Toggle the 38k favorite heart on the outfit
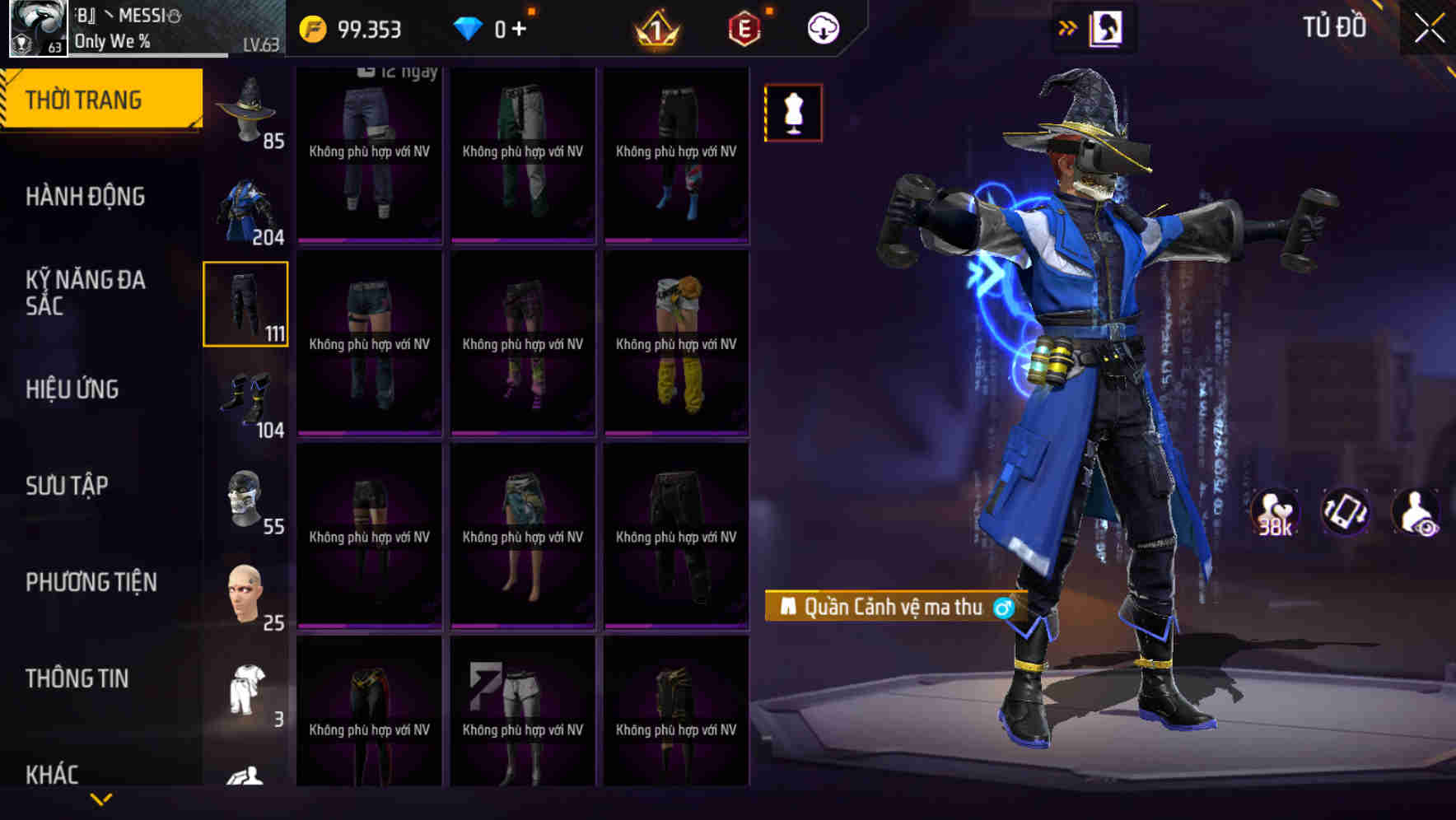1456x820 pixels. click(x=1273, y=512)
